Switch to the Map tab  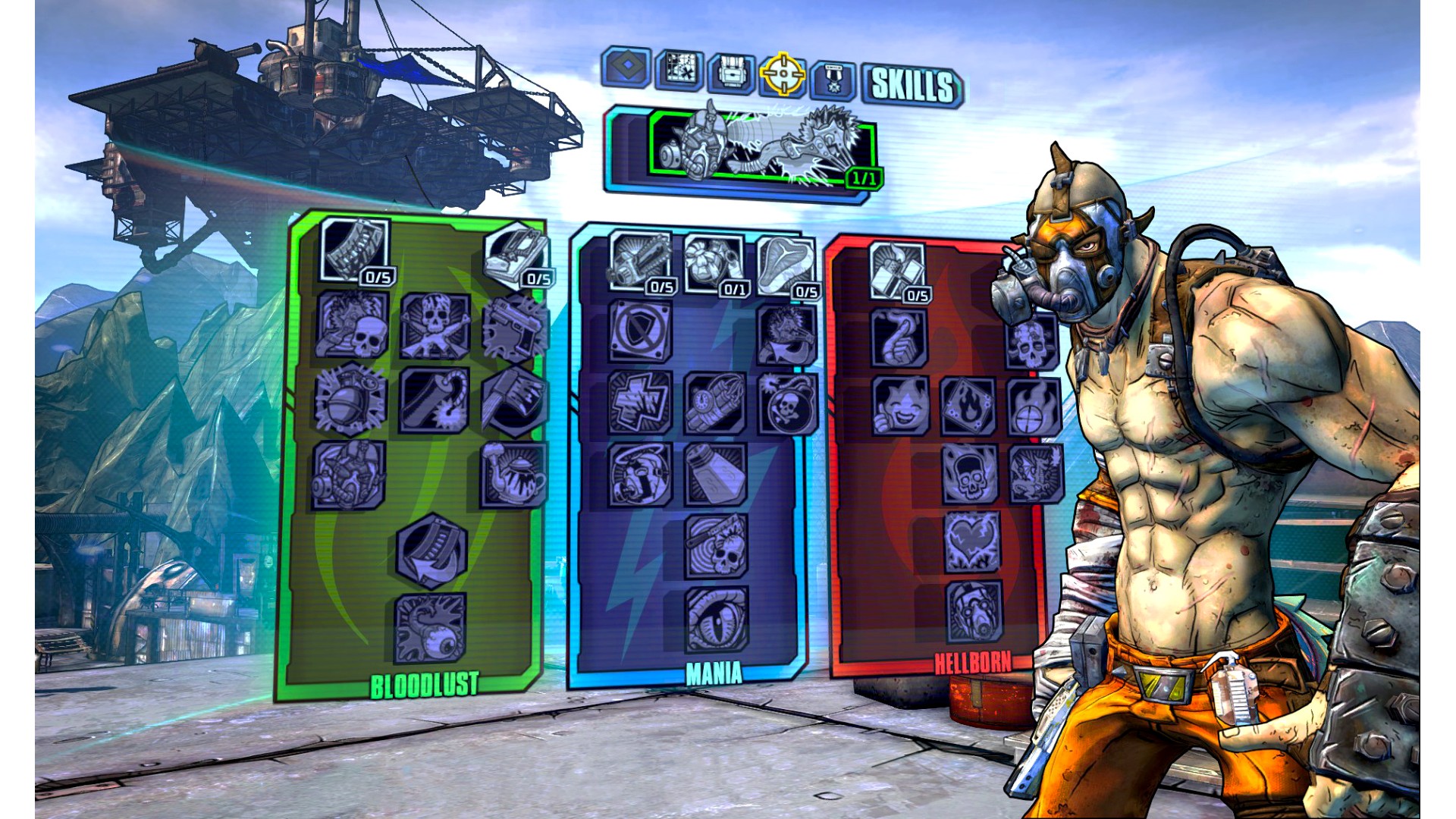point(679,71)
